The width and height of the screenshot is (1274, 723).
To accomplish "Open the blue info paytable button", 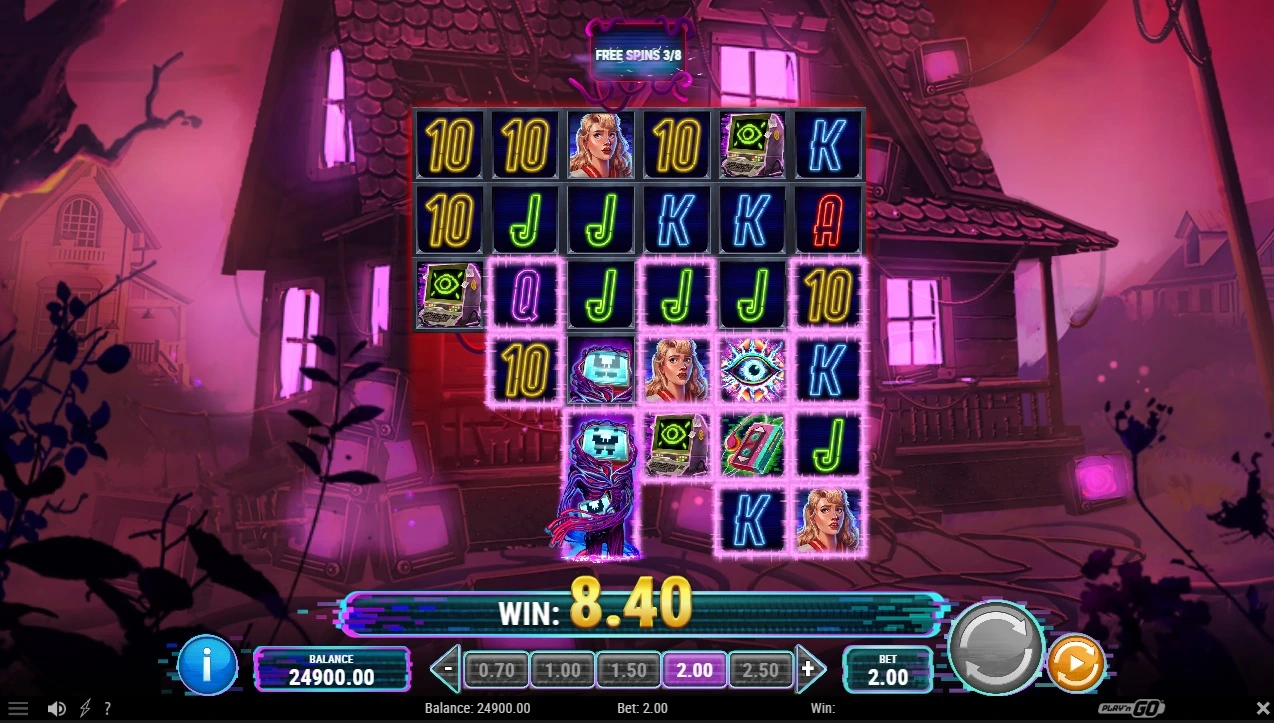I will pos(207,665).
